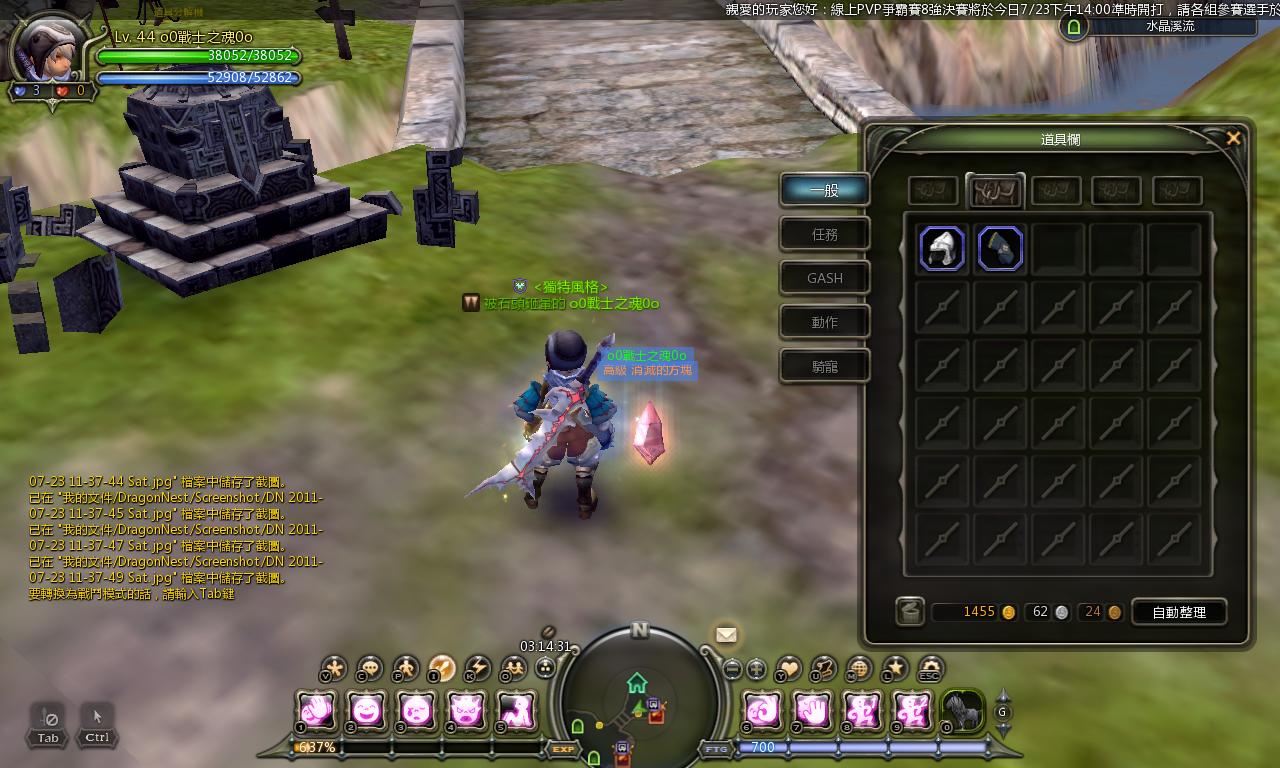Activate the laughing face emote in slot 2
The height and width of the screenshot is (768, 1280).
click(x=367, y=711)
